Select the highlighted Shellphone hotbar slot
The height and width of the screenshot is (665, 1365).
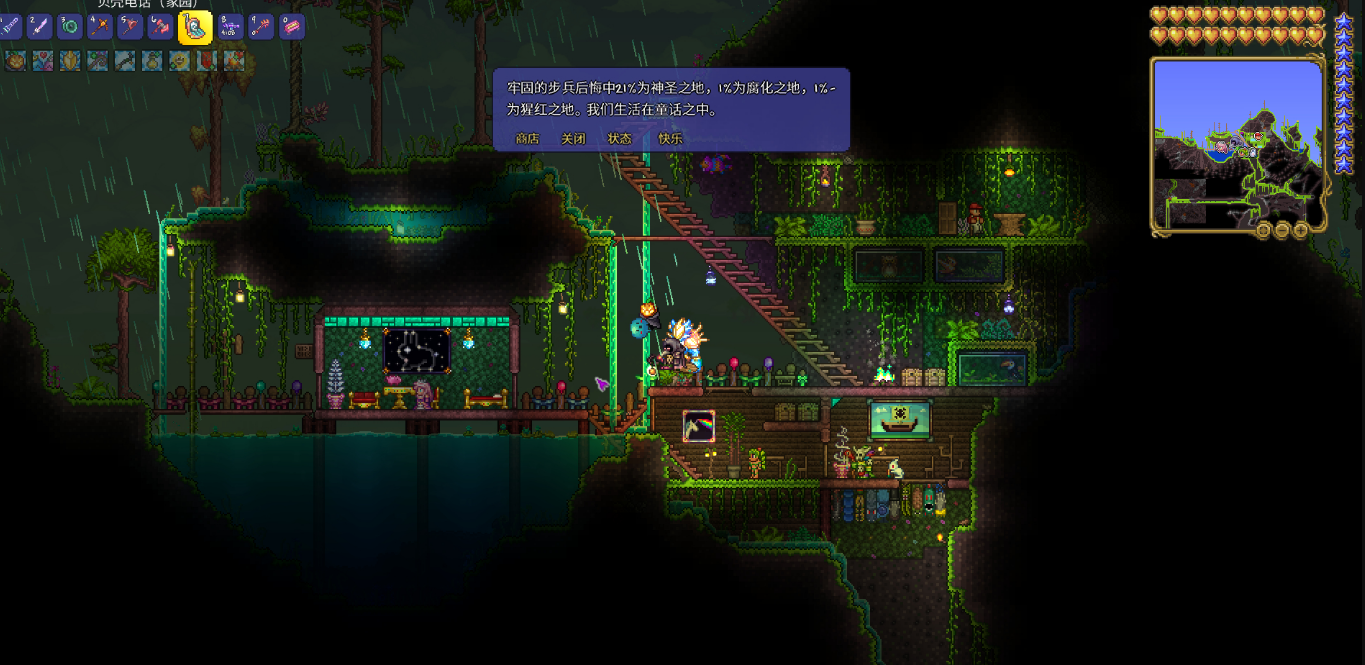pos(195,27)
